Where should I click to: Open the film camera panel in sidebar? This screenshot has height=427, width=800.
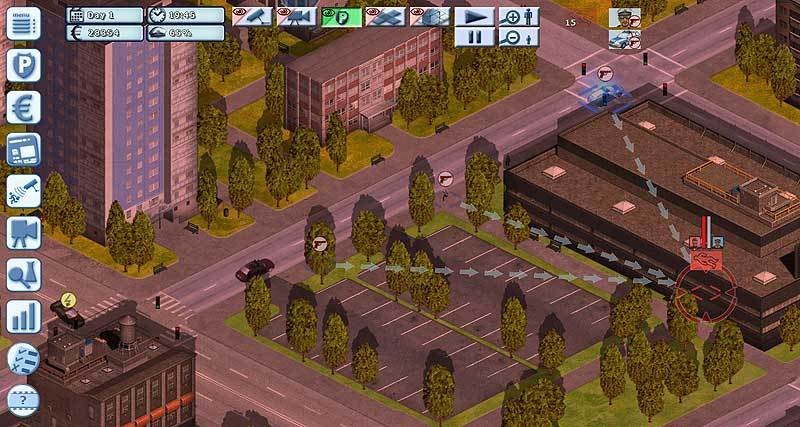point(22,233)
